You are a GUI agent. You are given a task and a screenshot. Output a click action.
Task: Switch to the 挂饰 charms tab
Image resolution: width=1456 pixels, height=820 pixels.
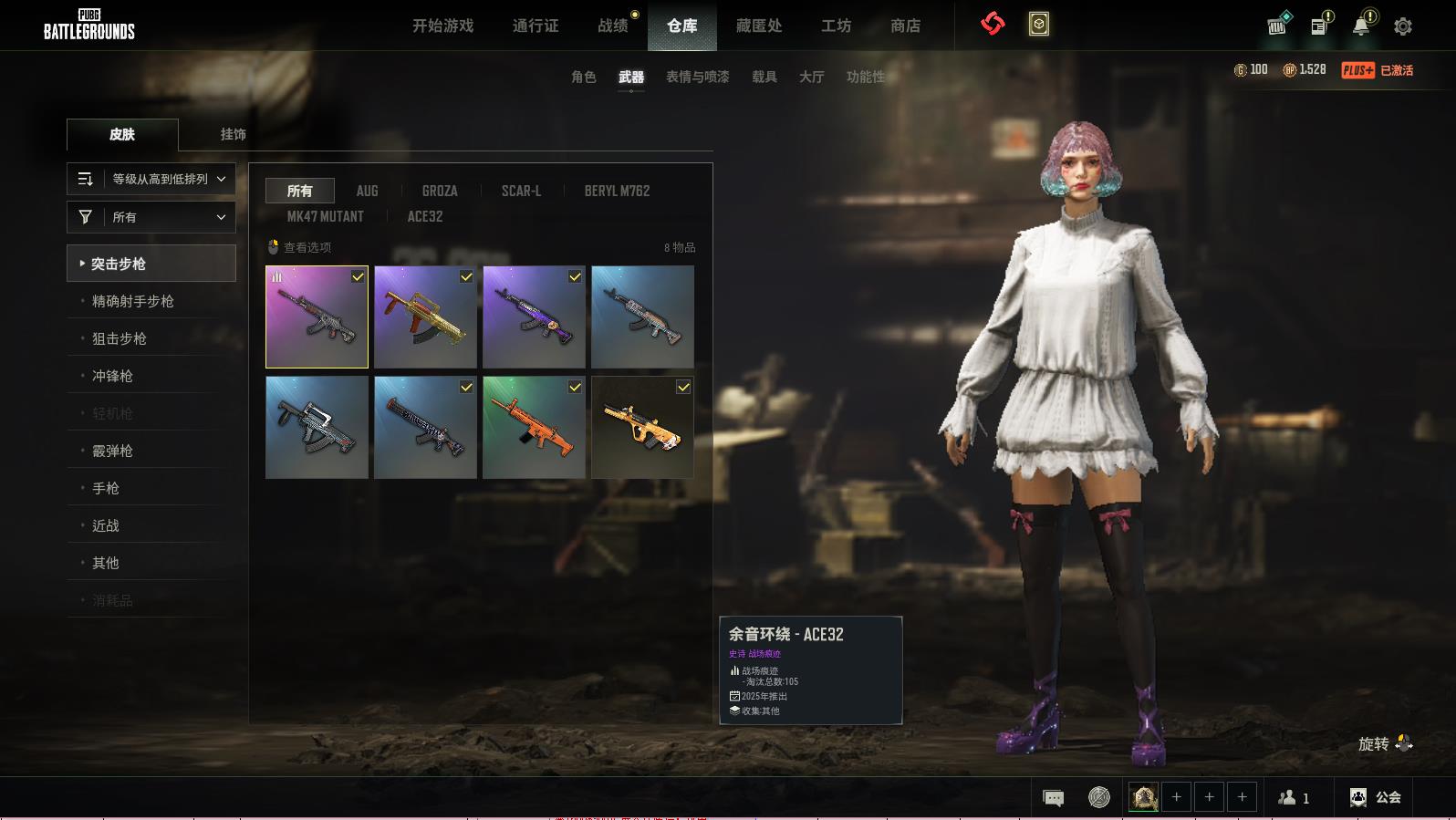pyautogui.click(x=233, y=134)
